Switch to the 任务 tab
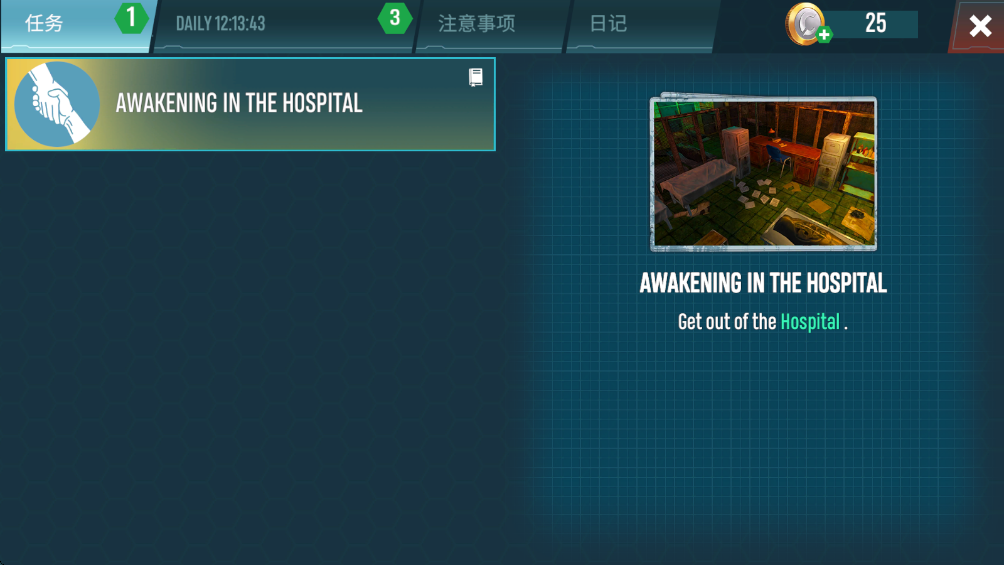The image size is (1004, 565). 60,24
